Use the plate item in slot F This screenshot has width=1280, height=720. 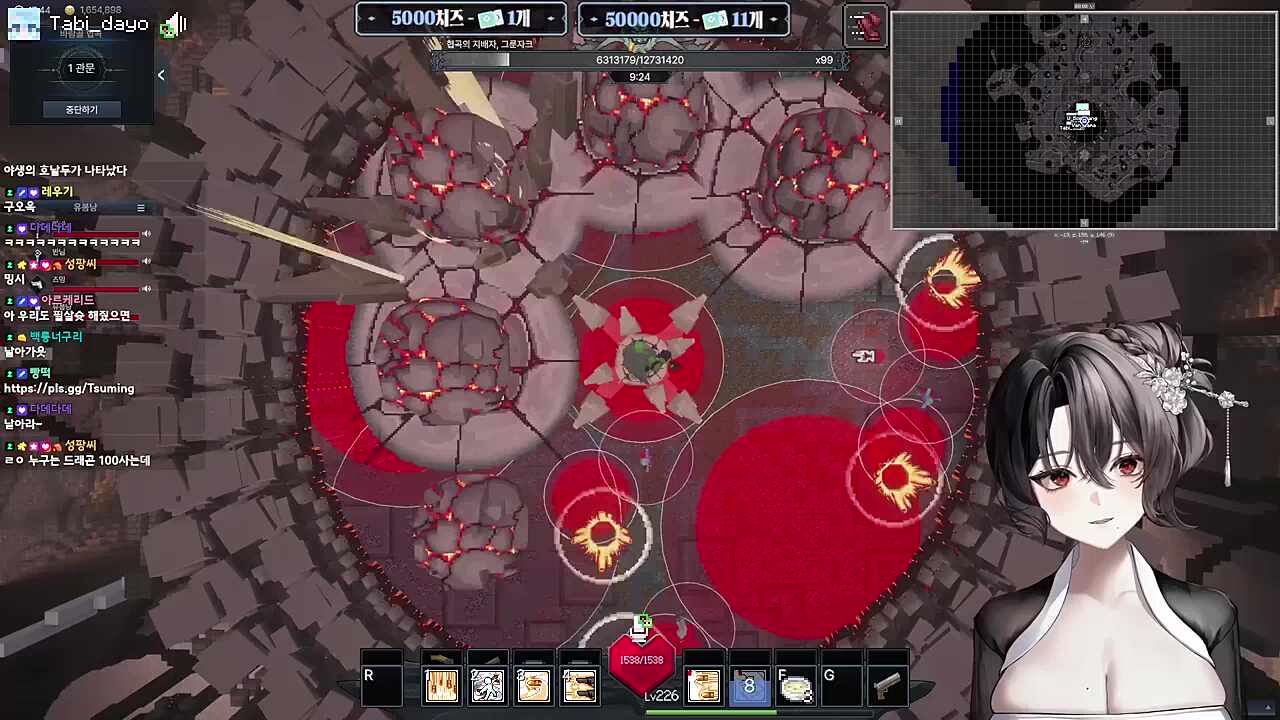pos(795,686)
